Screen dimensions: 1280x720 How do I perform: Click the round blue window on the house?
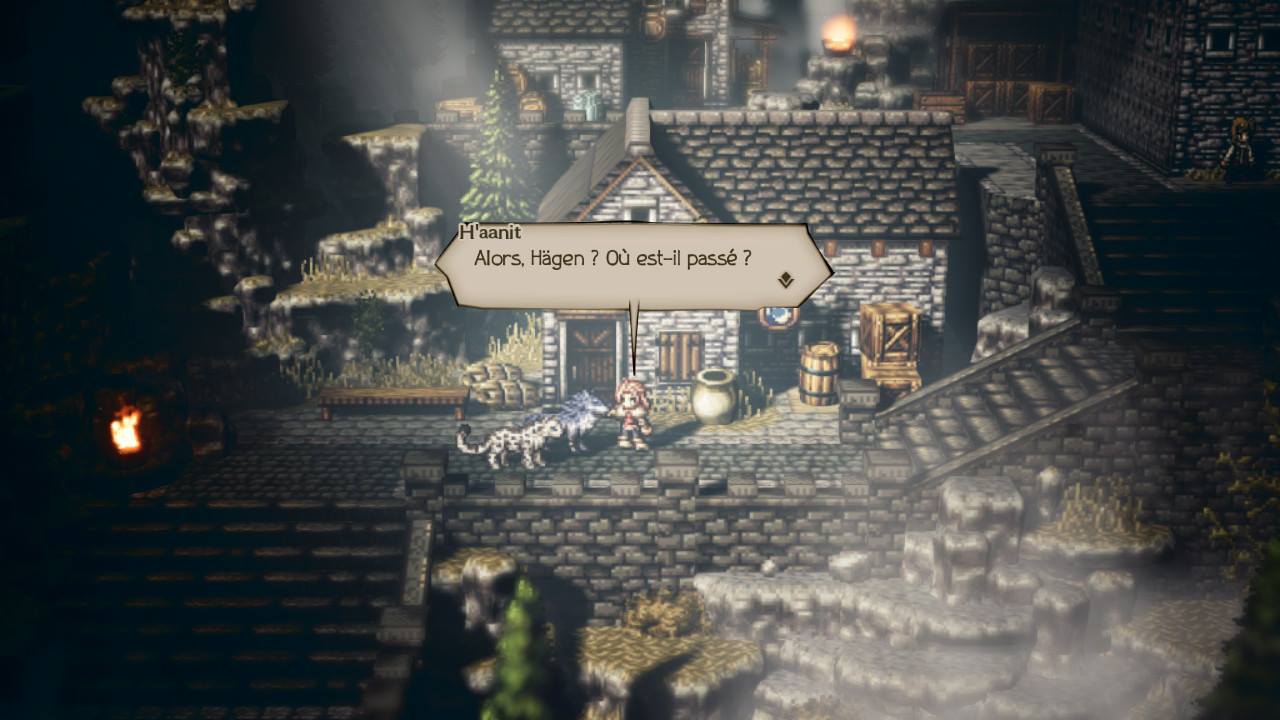[x=779, y=316]
